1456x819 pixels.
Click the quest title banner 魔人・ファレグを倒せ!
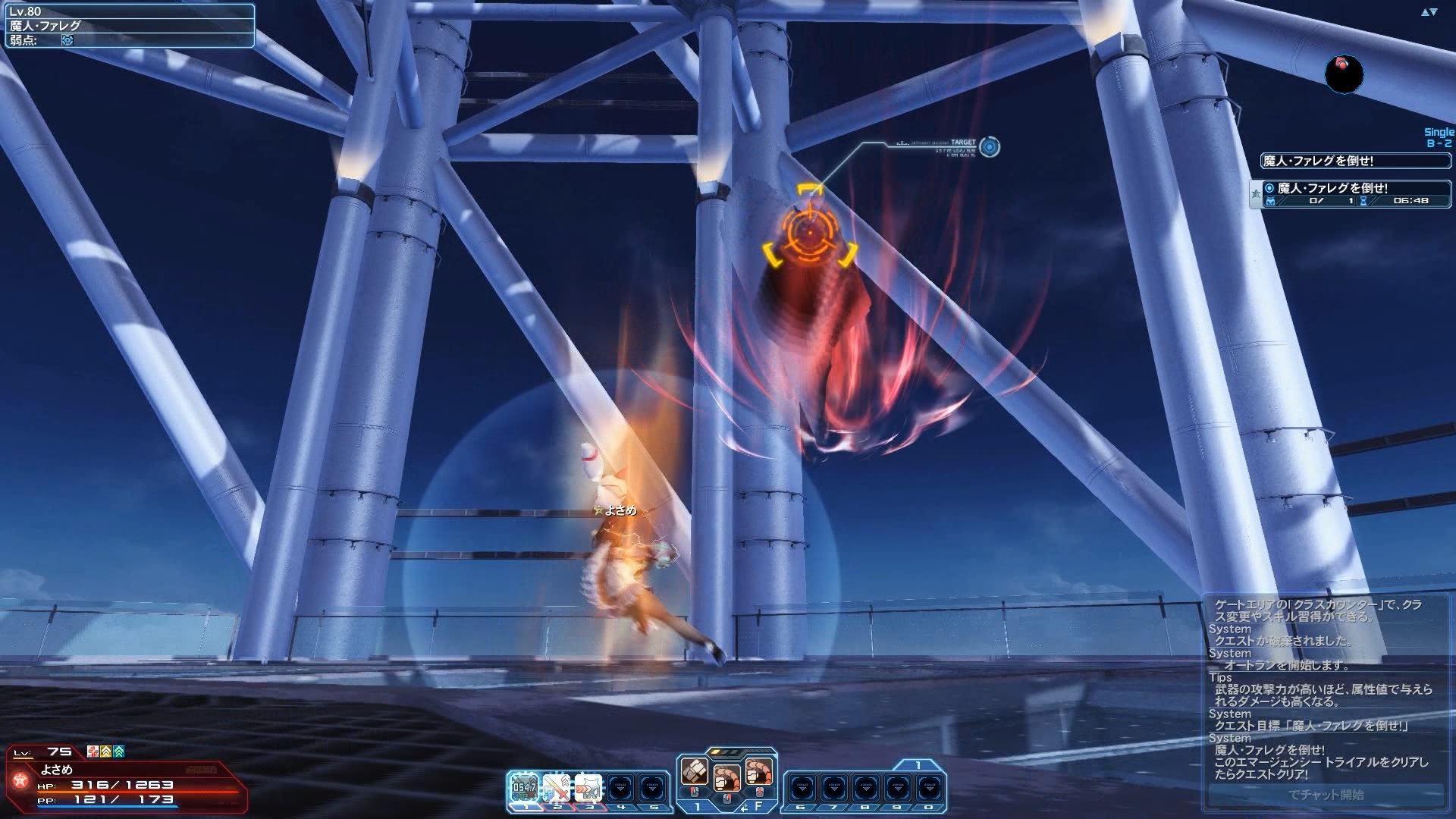click(x=1354, y=161)
